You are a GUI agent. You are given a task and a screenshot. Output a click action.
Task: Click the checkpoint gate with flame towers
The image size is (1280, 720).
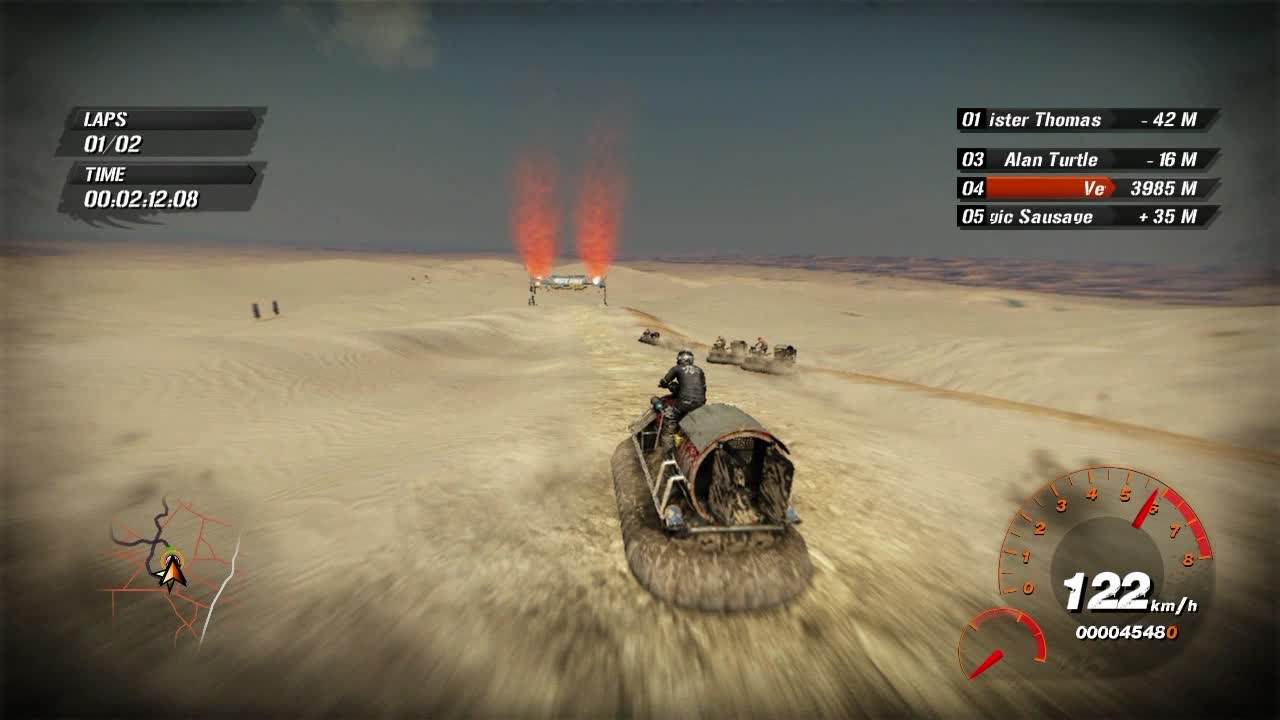pyautogui.click(x=565, y=283)
